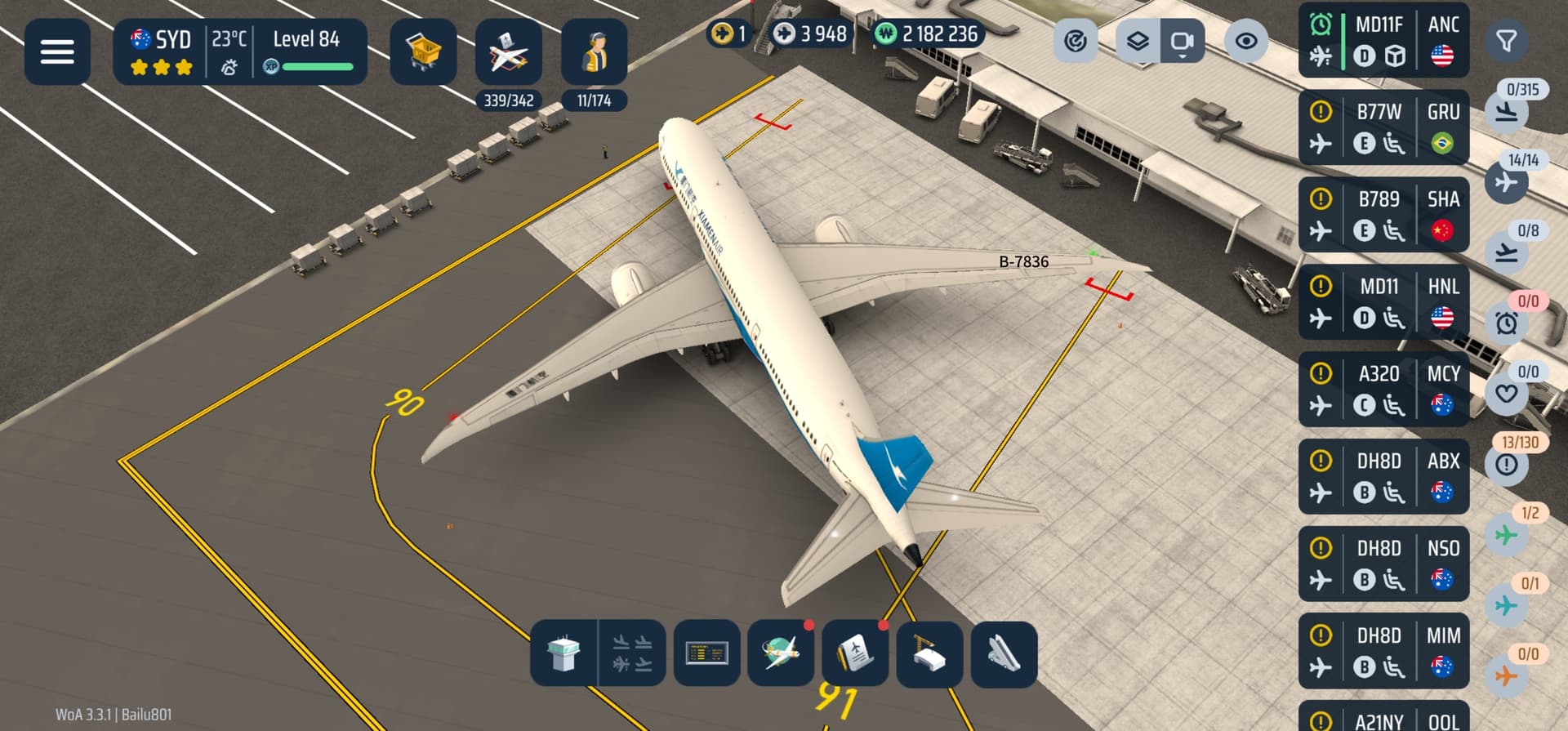The image size is (1568, 731).
Task: Open the globe and plane destinations button
Action: 781,654
